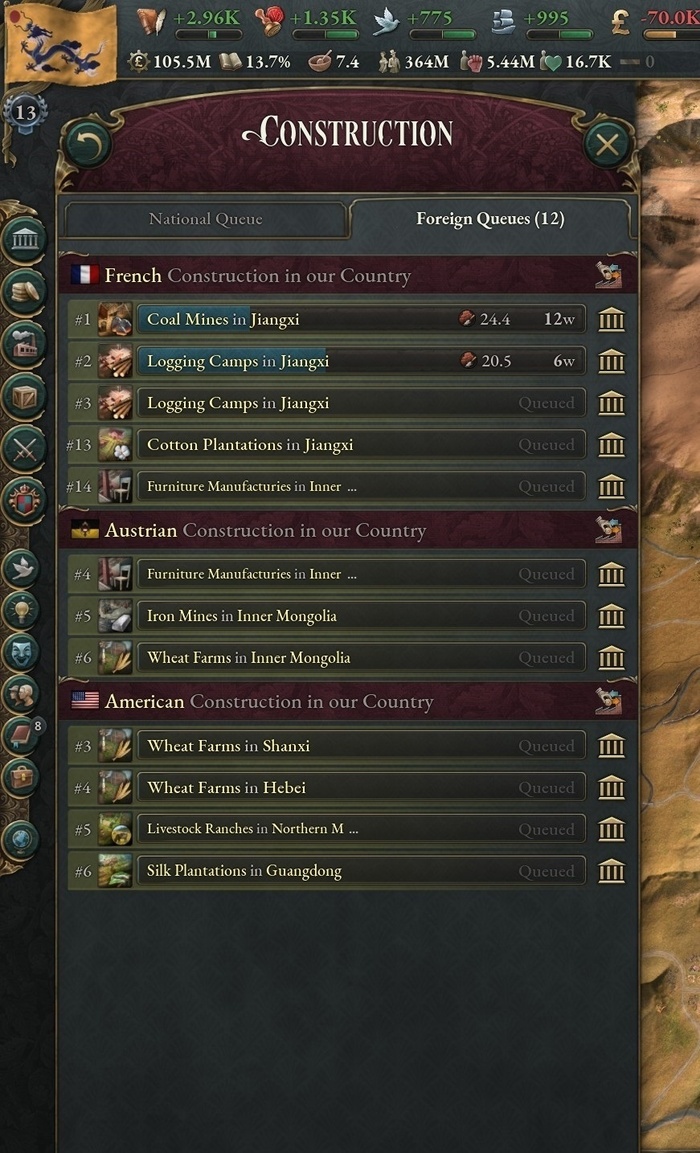The image size is (700, 1153).
Task: Open Livestock Ranches in Northern M… row
Action: tap(360, 829)
